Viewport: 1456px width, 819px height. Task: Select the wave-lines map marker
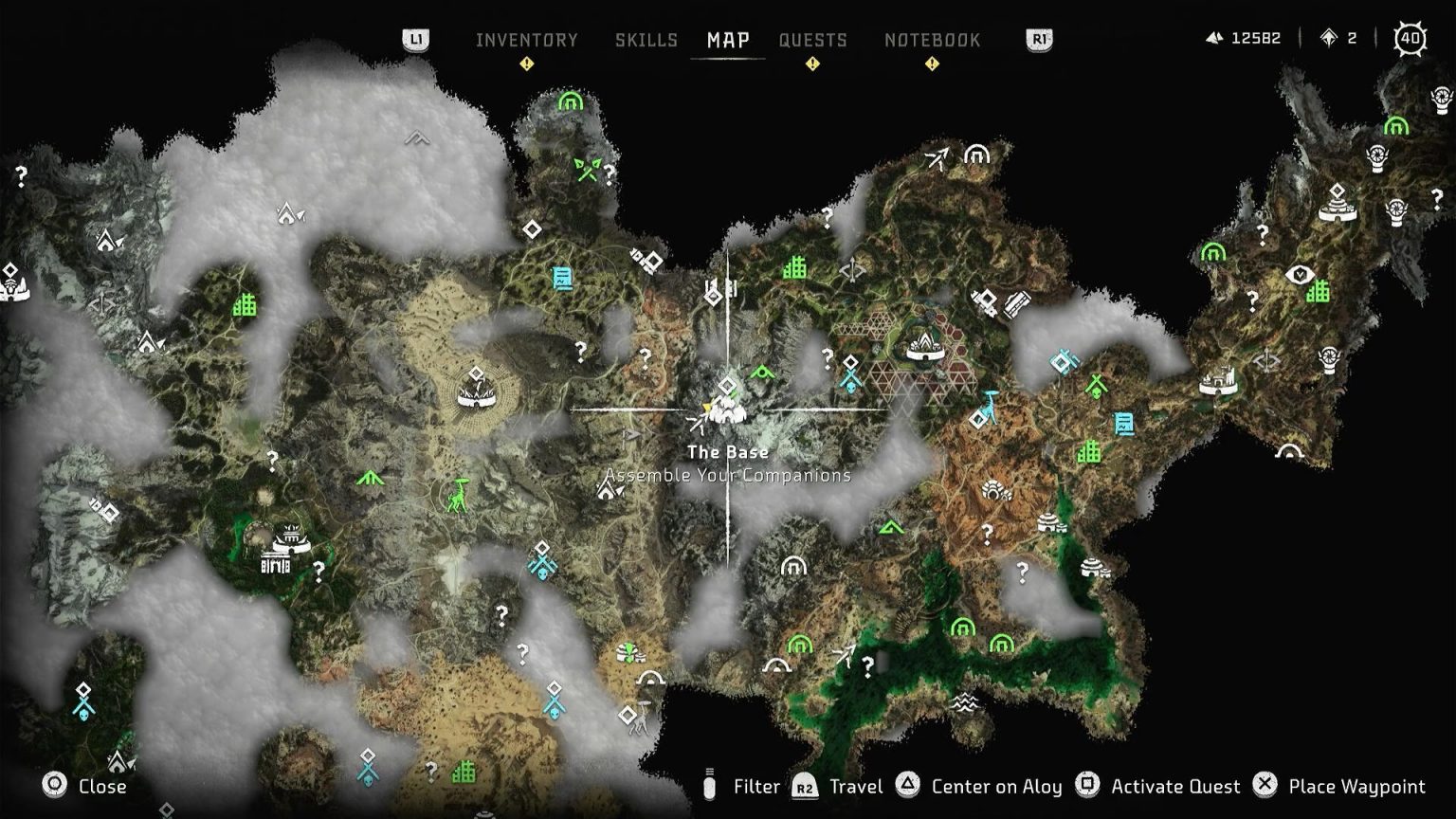pyautogui.click(x=964, y=702)
